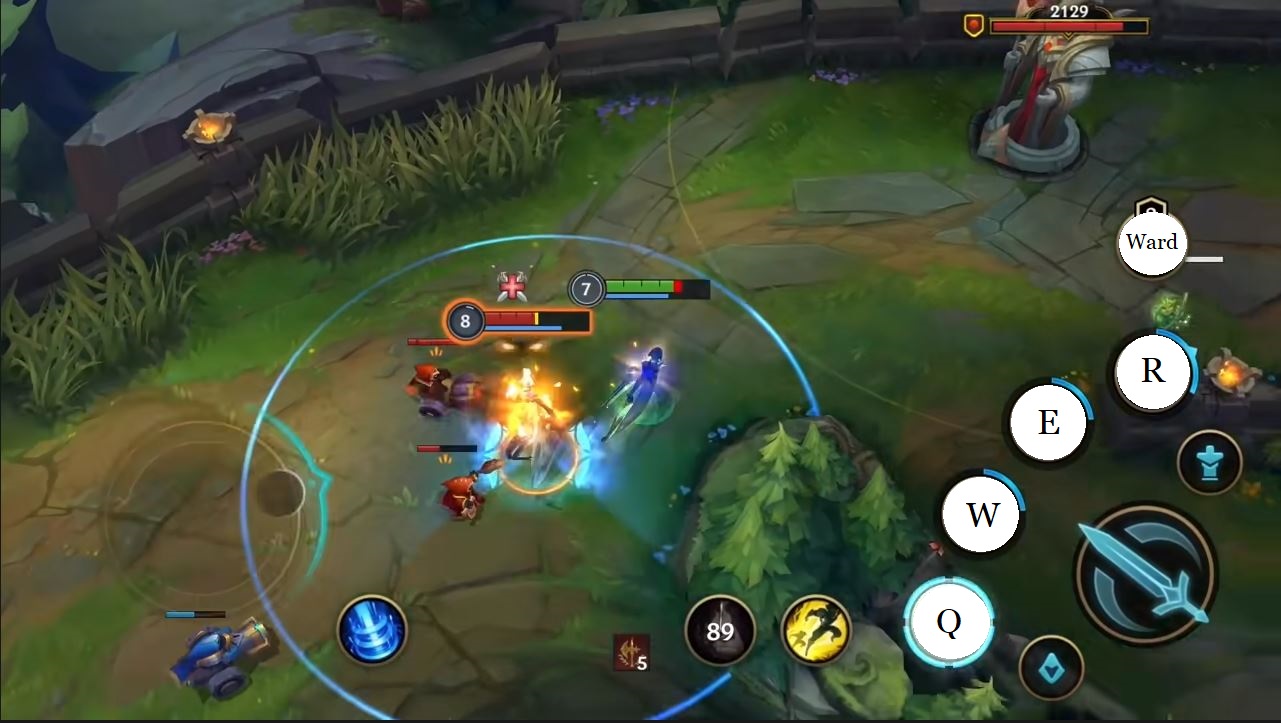Activate the W ability
This screenshot has width=1281, height=723.
(981, 515)
